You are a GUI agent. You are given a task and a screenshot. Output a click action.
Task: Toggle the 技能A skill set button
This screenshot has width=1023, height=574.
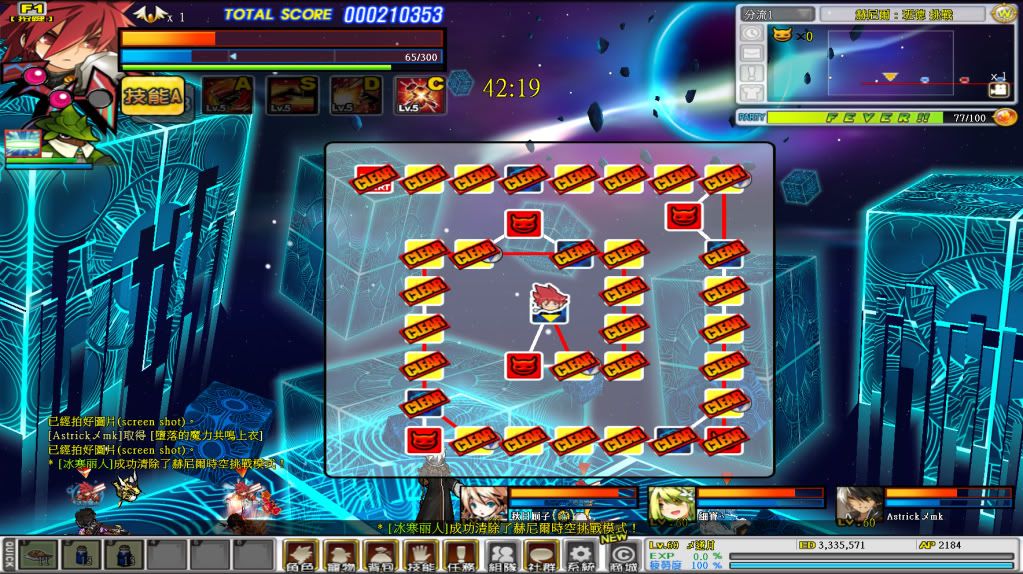[152, 95]
